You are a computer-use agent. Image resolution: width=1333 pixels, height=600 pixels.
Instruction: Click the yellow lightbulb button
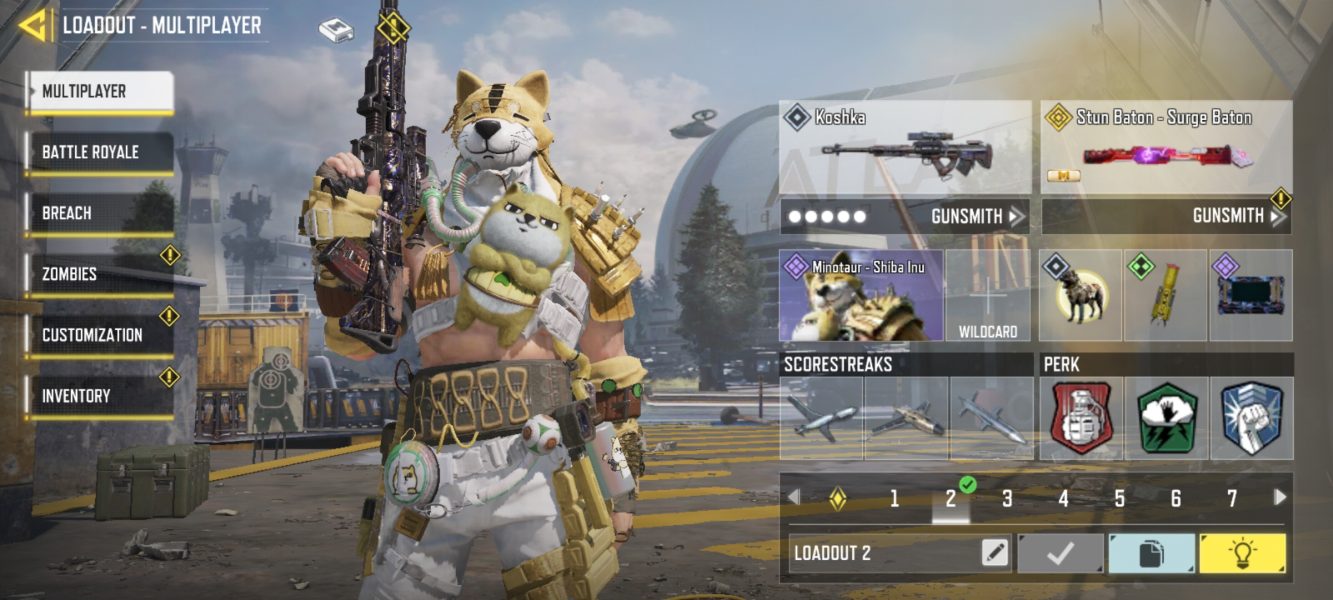click(x=1242, y=553)
